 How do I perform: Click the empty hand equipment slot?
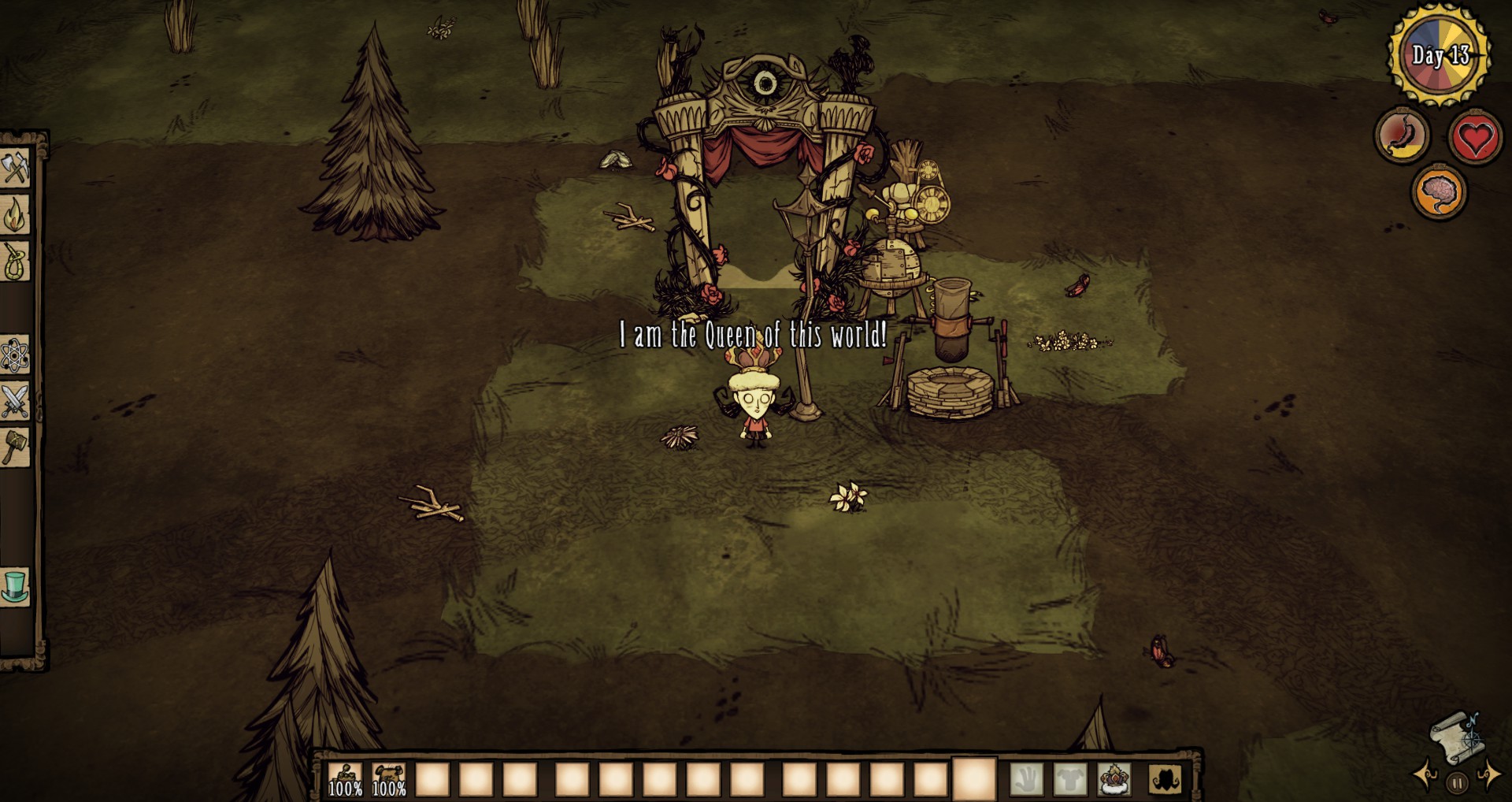pos(1026,779)
